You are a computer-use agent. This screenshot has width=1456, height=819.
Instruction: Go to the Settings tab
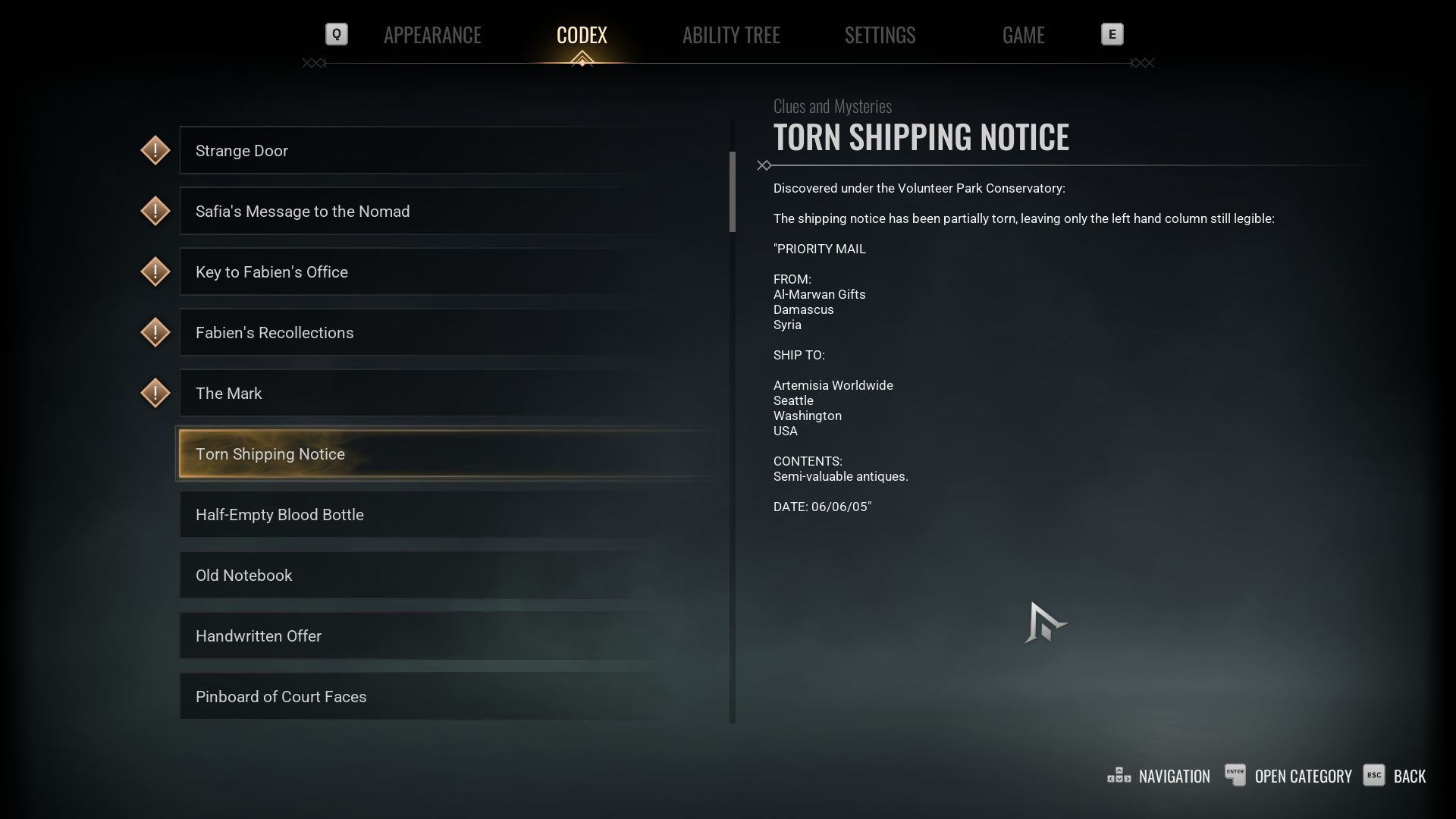click(x=880, y=35)
